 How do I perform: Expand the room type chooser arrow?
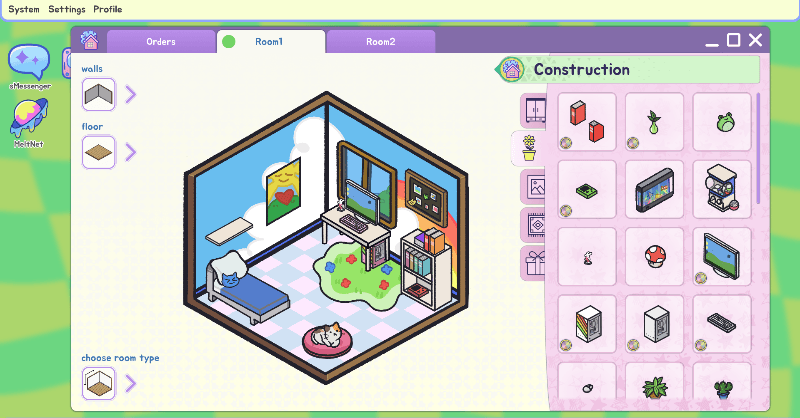pyautogui.click(x=131, y=382)
